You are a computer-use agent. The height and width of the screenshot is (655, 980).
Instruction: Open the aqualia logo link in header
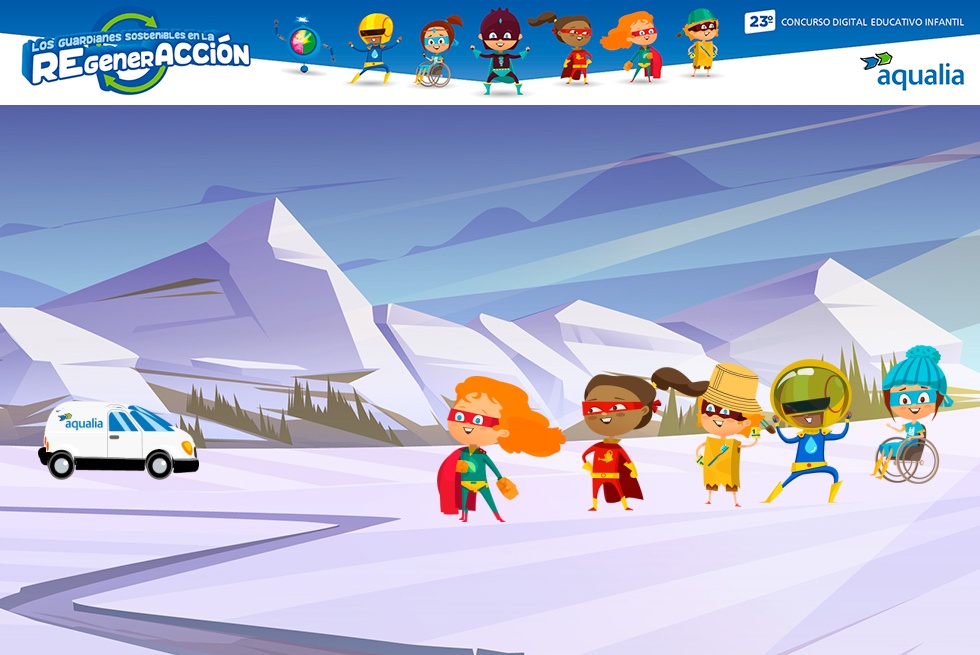(x=911, y=70)
